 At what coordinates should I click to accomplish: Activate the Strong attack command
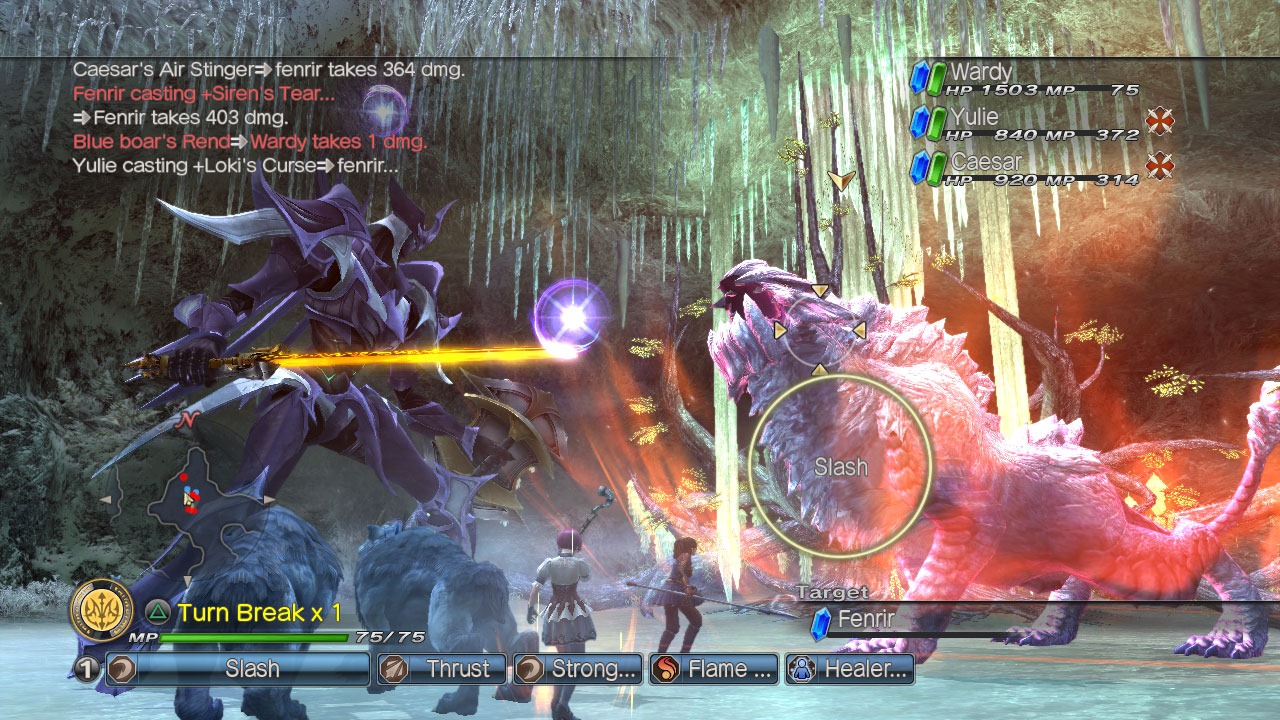tap(578, 669)
